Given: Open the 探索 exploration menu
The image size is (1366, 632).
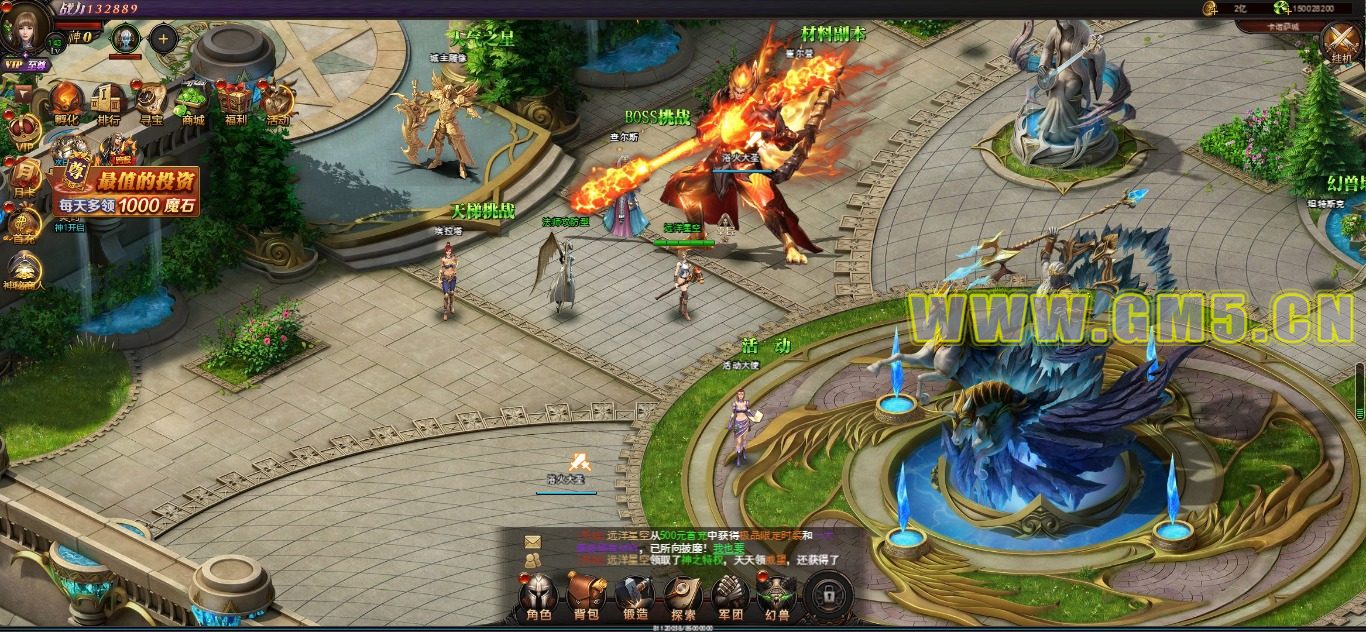Looking at the screenshot, I should point(684,596).
